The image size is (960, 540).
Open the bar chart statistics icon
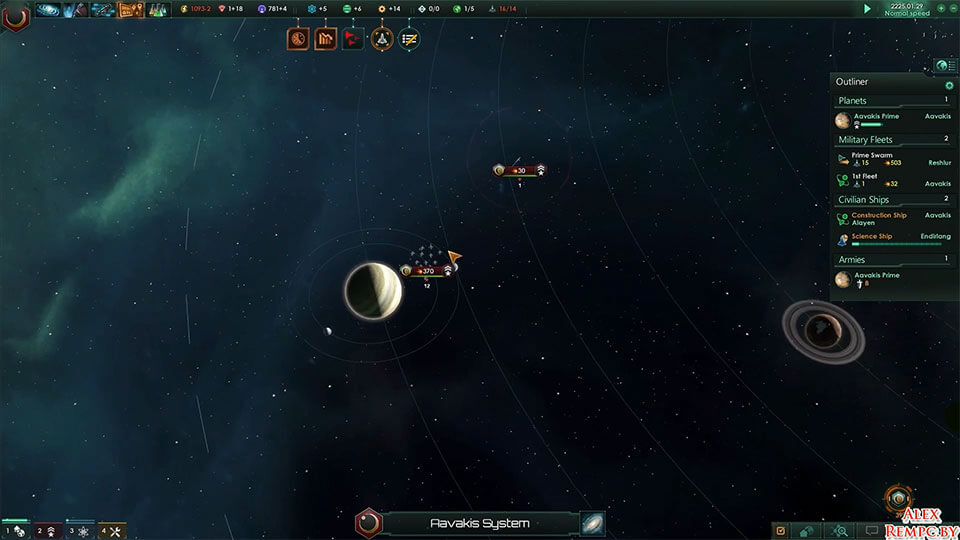[325, 39]
